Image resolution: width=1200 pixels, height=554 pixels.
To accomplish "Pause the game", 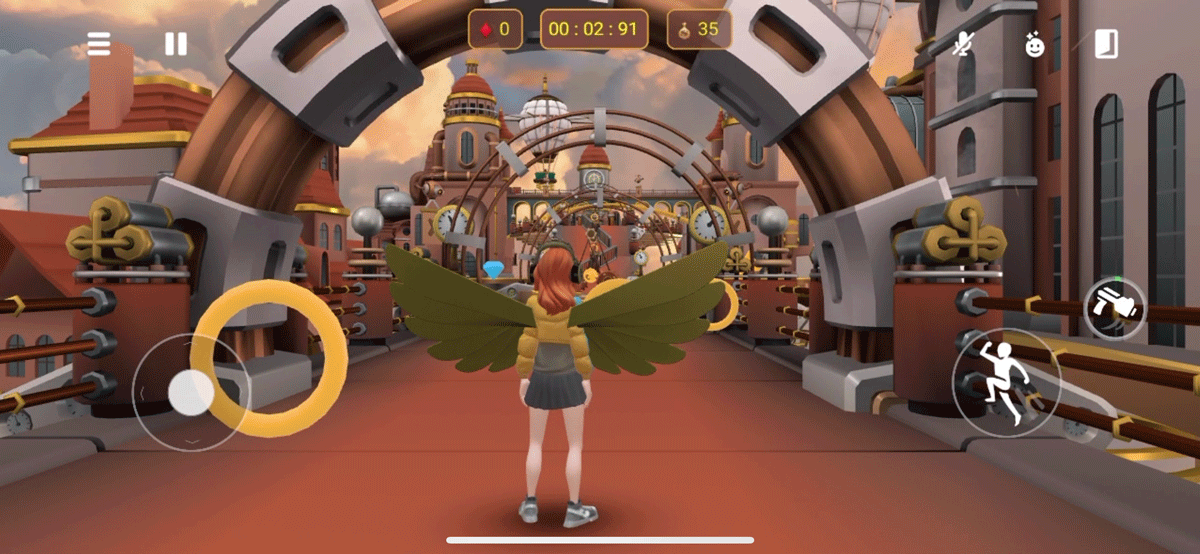I will tap(176, 44).
